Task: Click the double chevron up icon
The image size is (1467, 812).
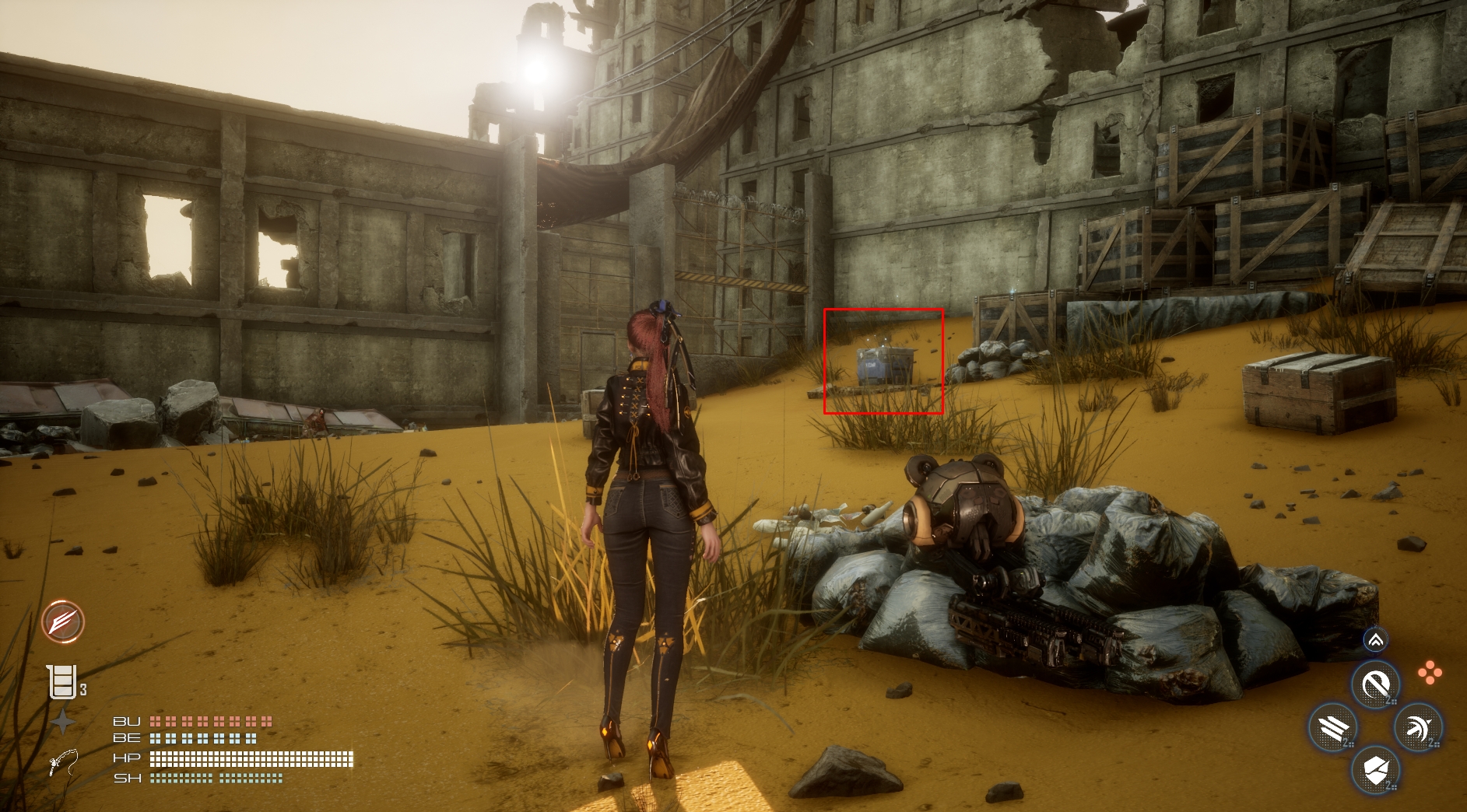Action: click(x=1375, y=640)
